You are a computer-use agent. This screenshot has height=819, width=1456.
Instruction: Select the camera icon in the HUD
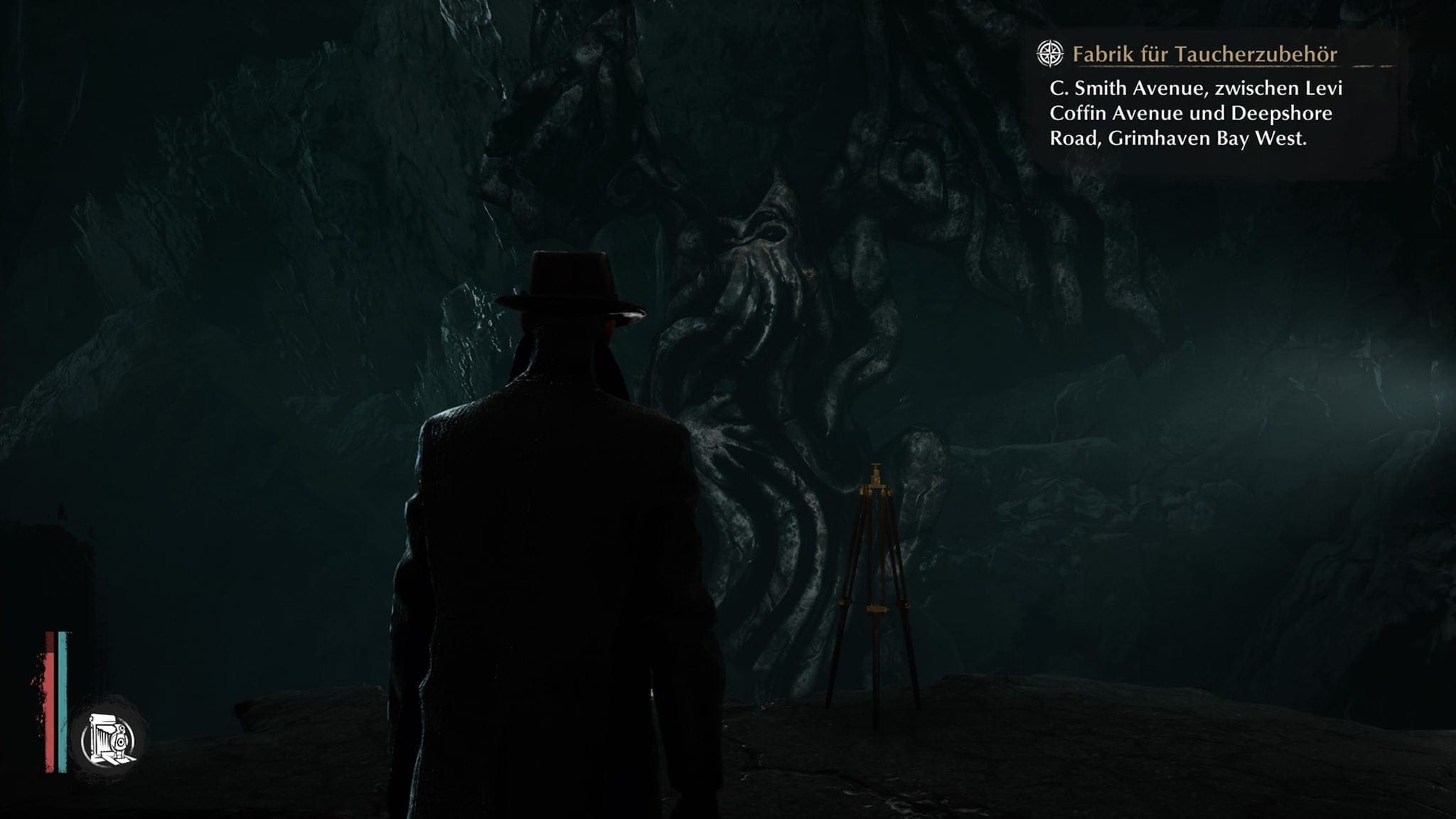click(x=109, y=740)
